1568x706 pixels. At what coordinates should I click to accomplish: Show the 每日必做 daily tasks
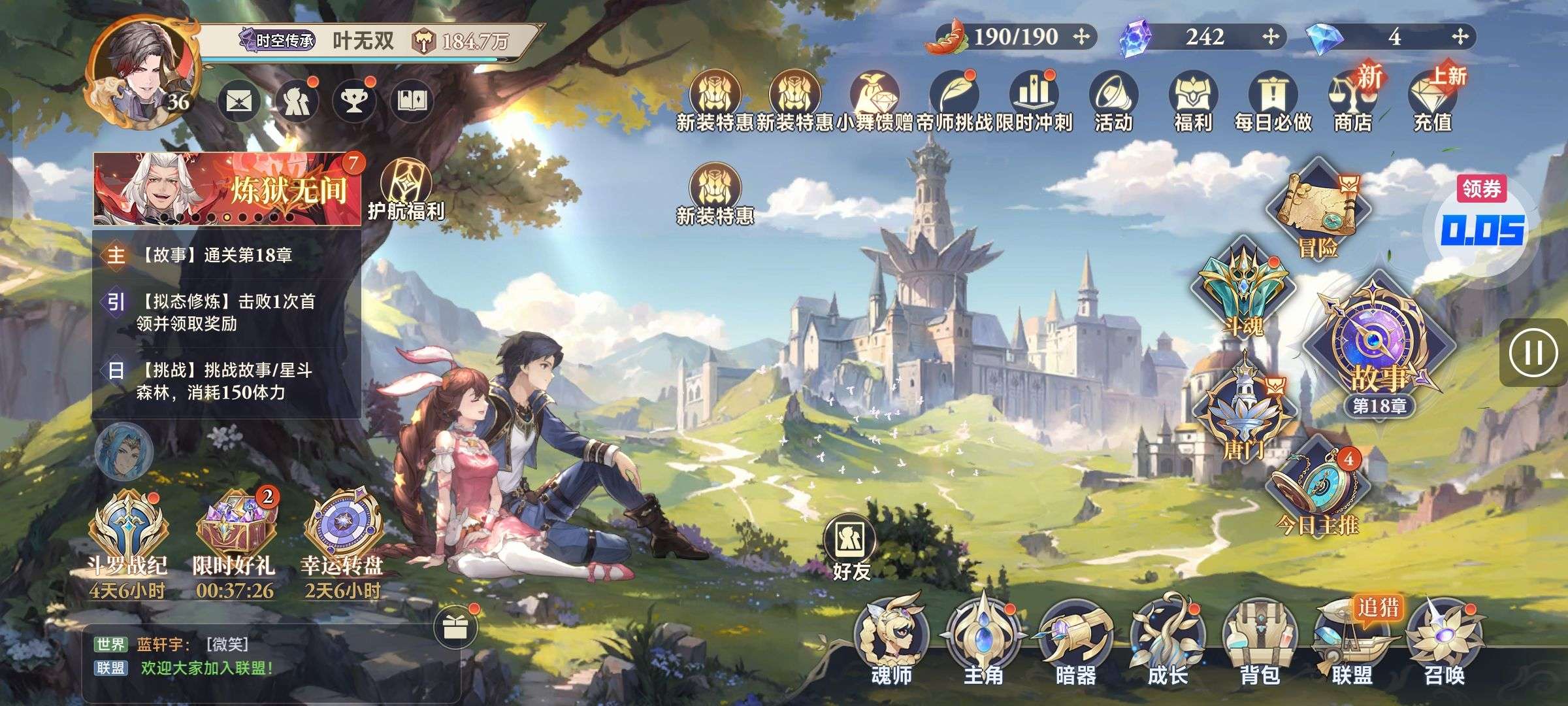coord(1272,101)
